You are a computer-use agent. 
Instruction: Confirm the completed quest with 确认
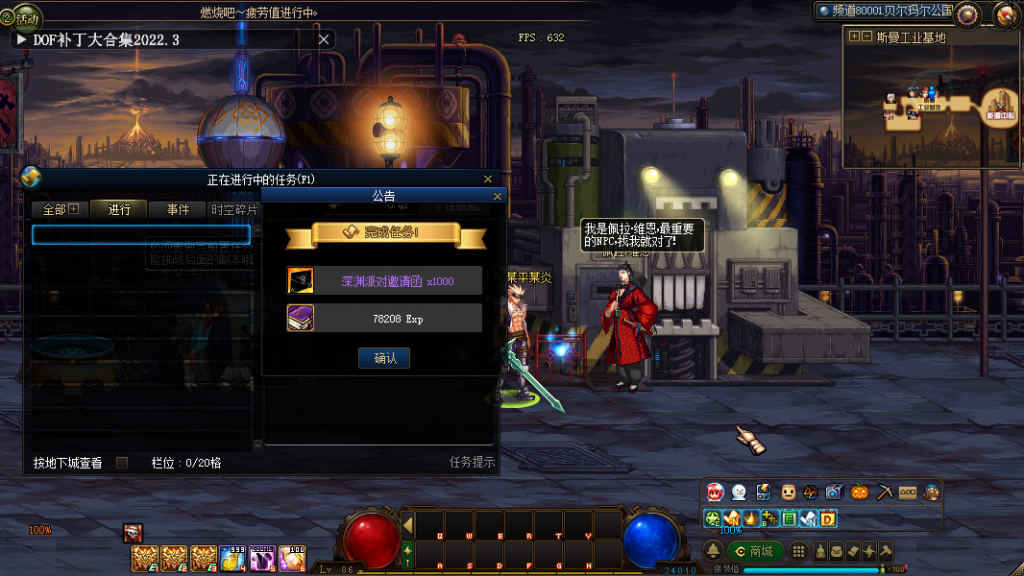point(384,358)
